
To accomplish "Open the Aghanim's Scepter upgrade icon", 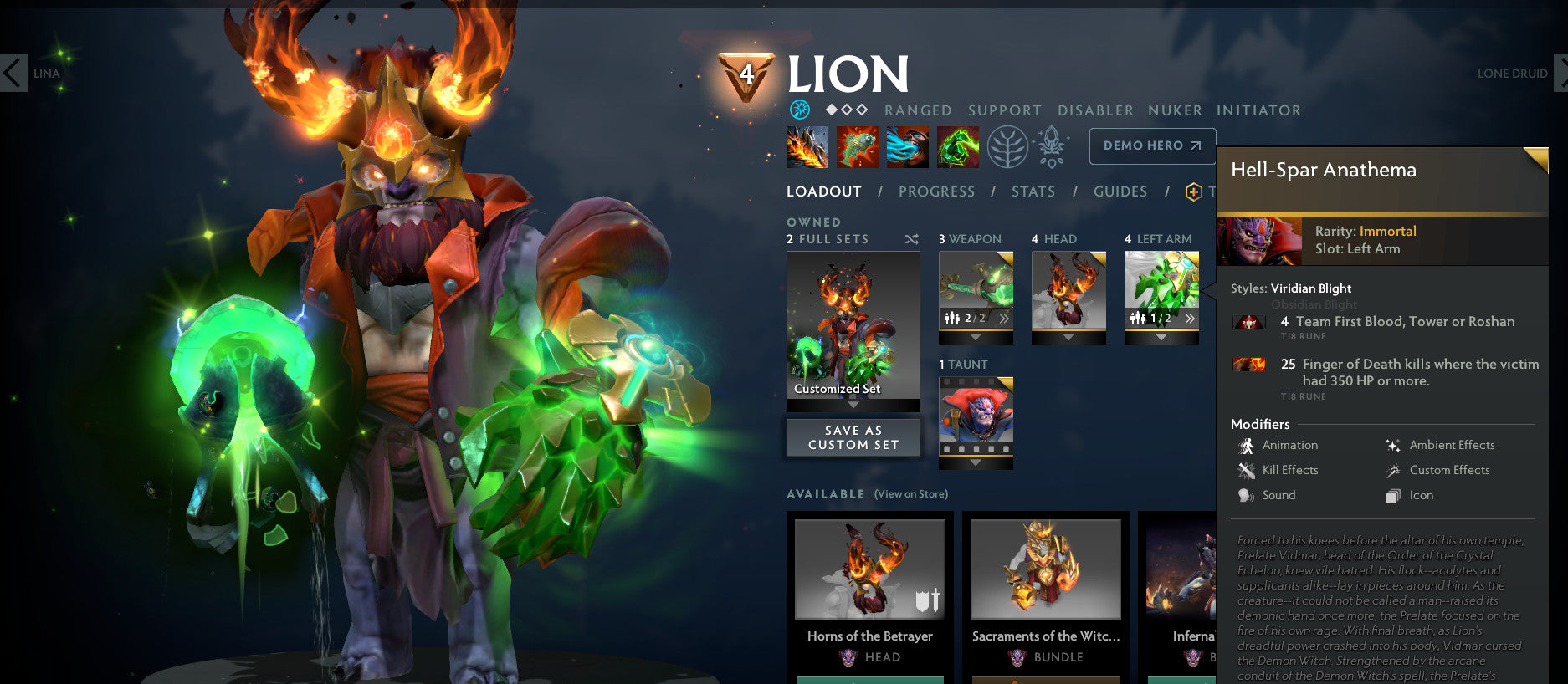I will 1052,145.
